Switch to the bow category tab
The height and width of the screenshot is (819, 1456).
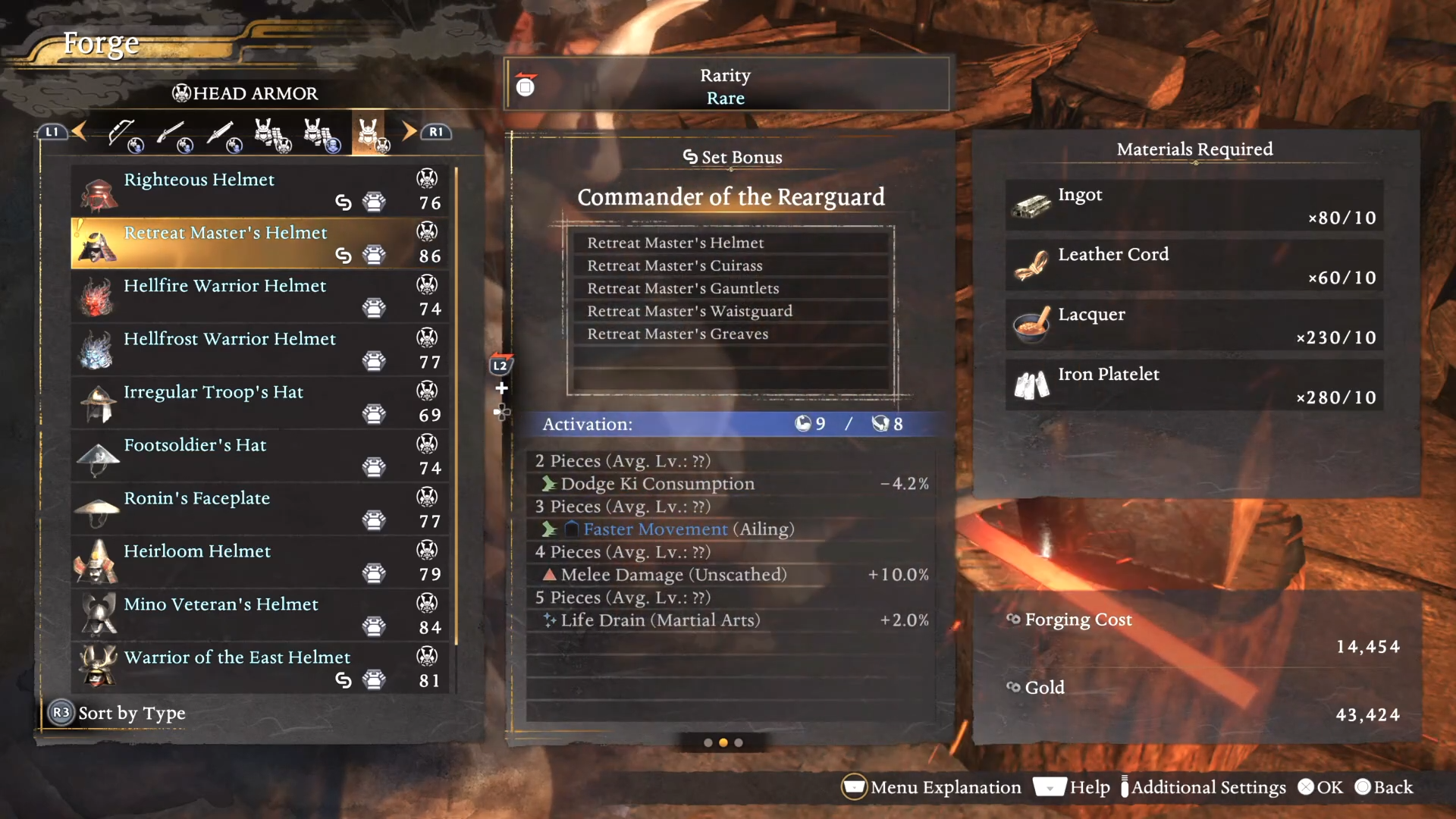click(124, 134)
